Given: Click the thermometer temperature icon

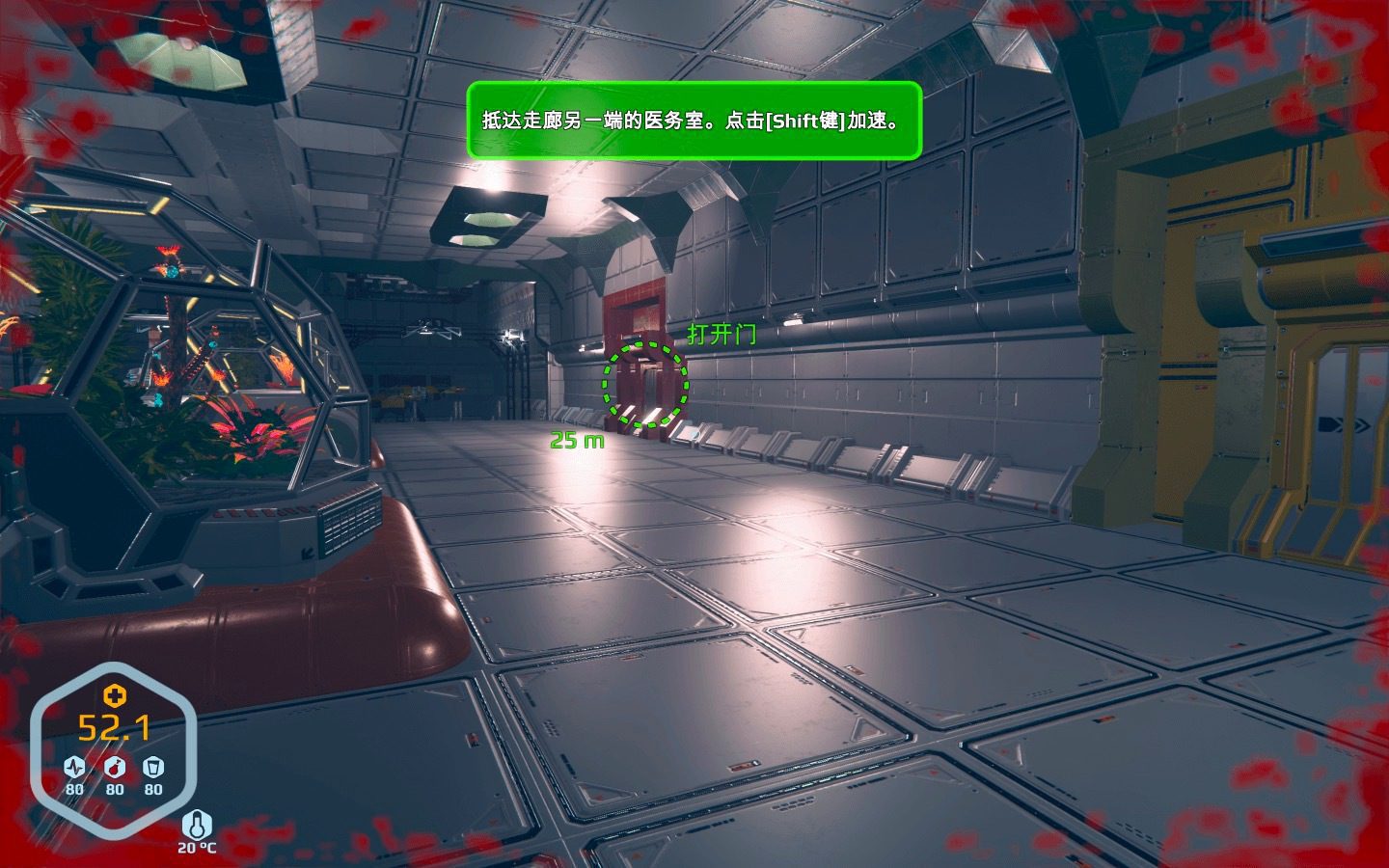Looking at the screenshot, I should pyautogui.click(x=197, y=825).
